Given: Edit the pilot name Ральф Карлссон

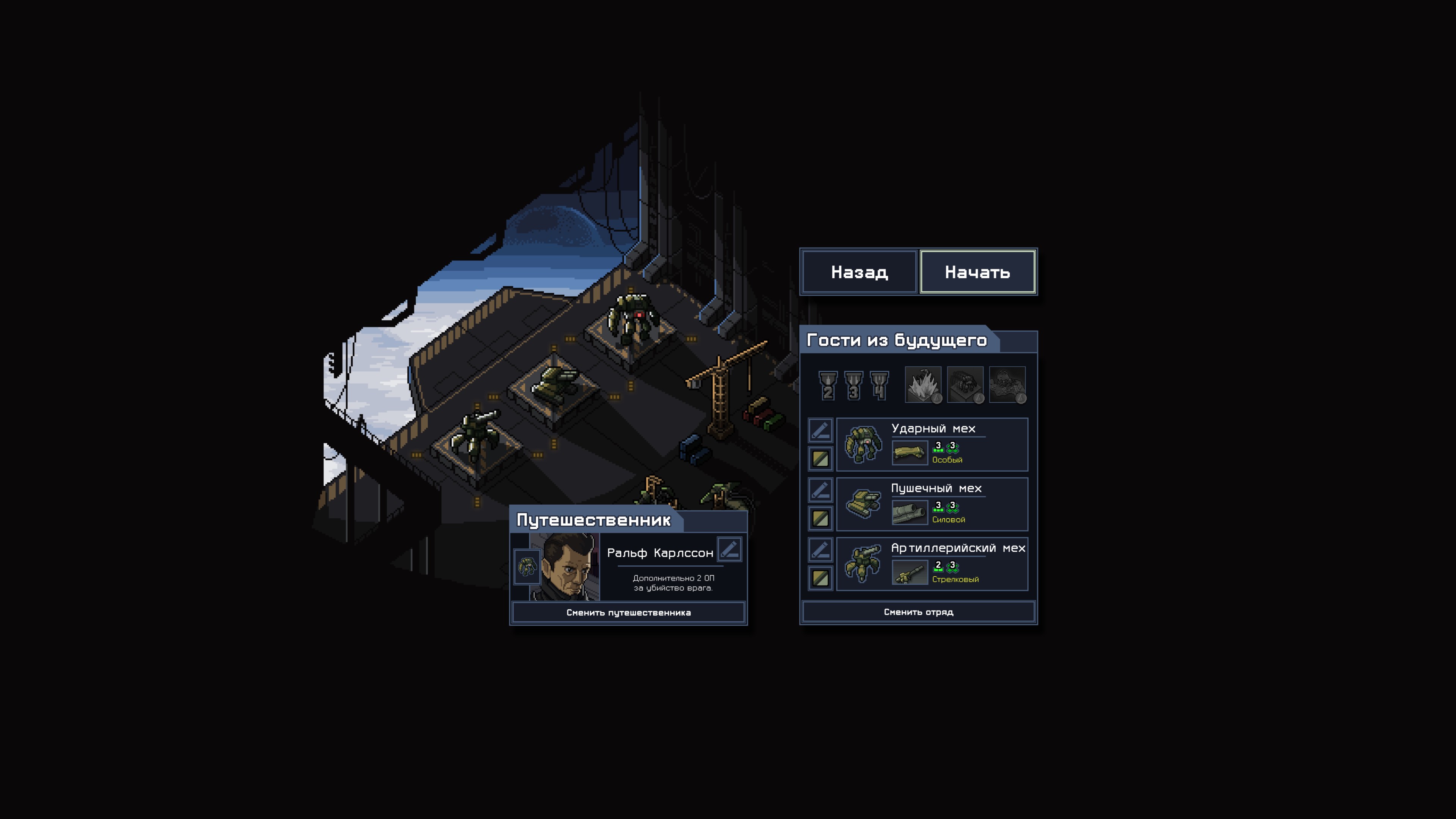Looking at the screenshot, I should pos(729,549).
